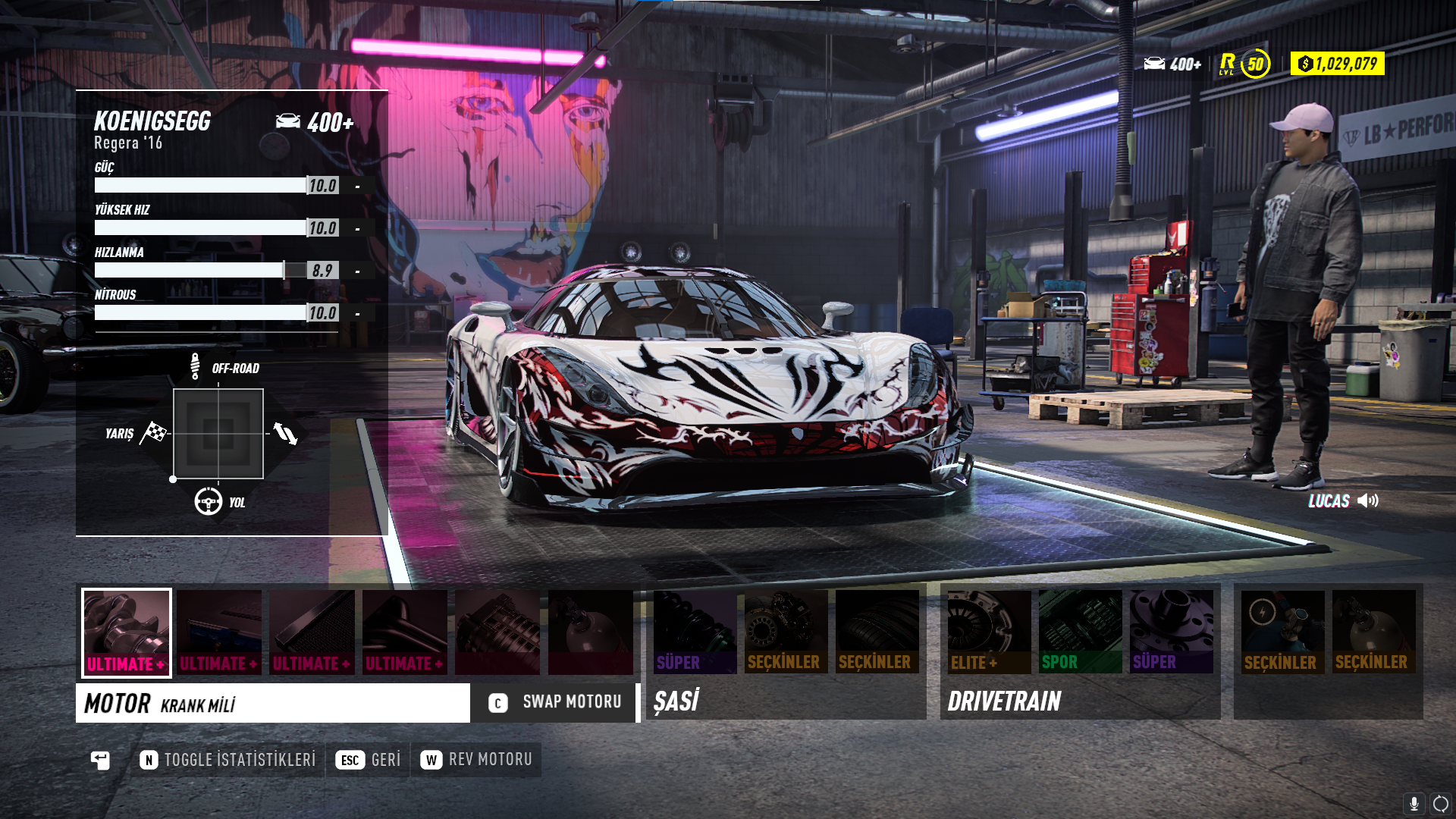Screen dimensions: 1456x819
Task: Go back using the Geri button
Action: coord(369,760)
